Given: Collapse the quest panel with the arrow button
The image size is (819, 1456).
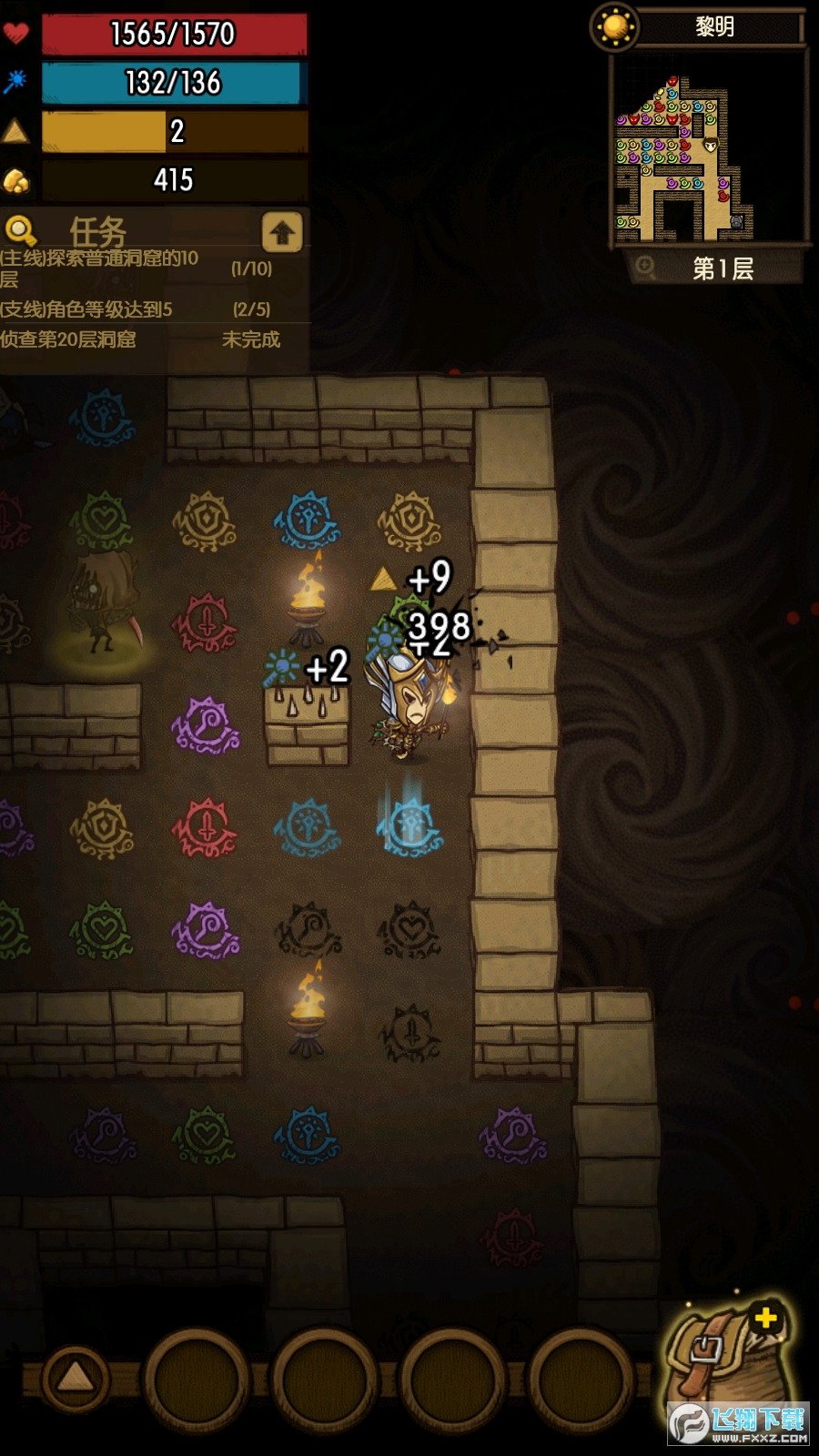Looking at the screenshot, I should pyautogui.click(x=282, y=233).
